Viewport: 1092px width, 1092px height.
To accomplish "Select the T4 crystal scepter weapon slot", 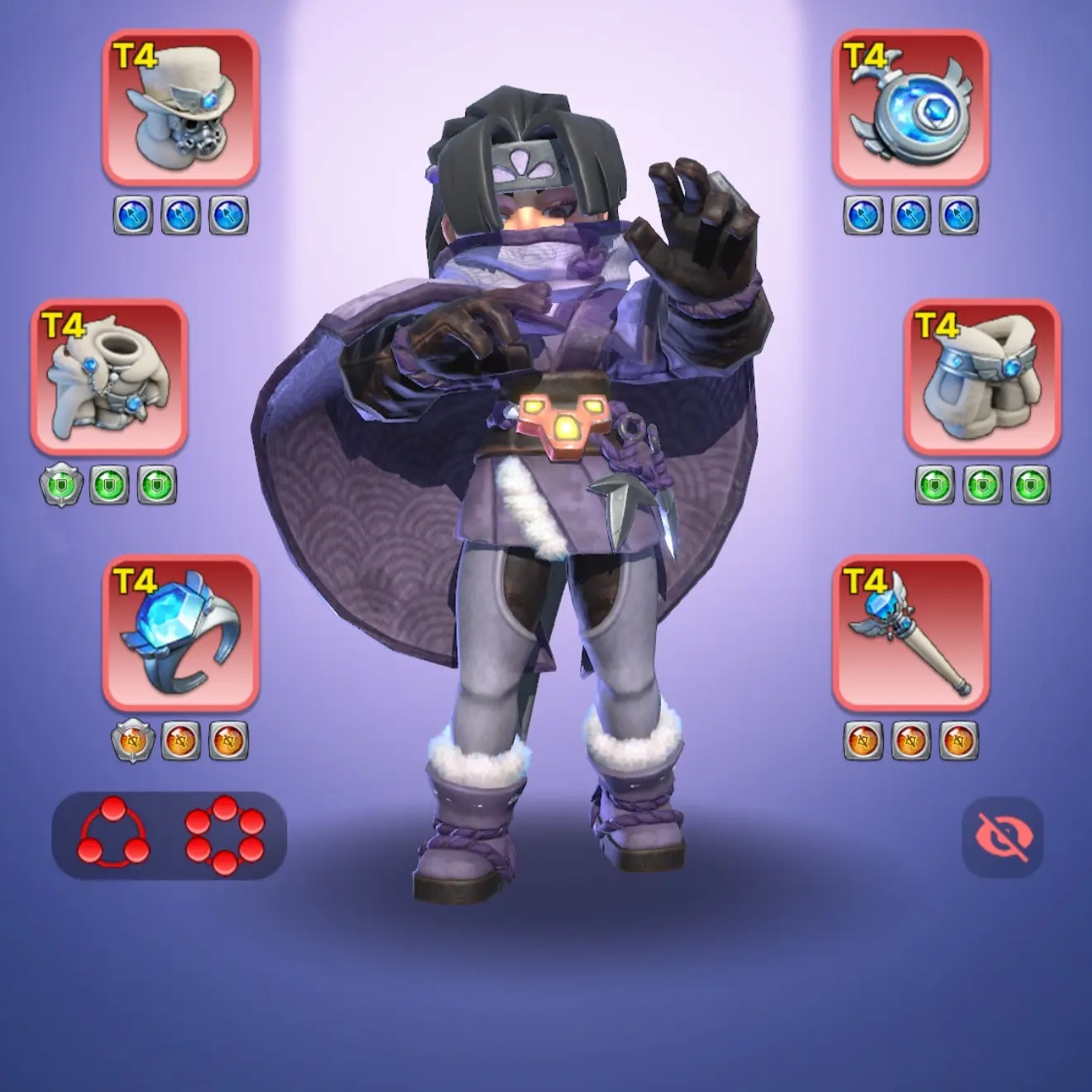I will [x=910, y=634].
